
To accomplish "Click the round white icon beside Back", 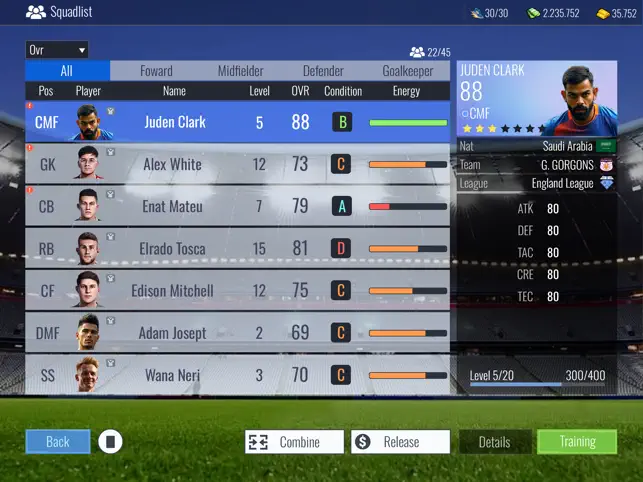I will click(x=111, y=441).
